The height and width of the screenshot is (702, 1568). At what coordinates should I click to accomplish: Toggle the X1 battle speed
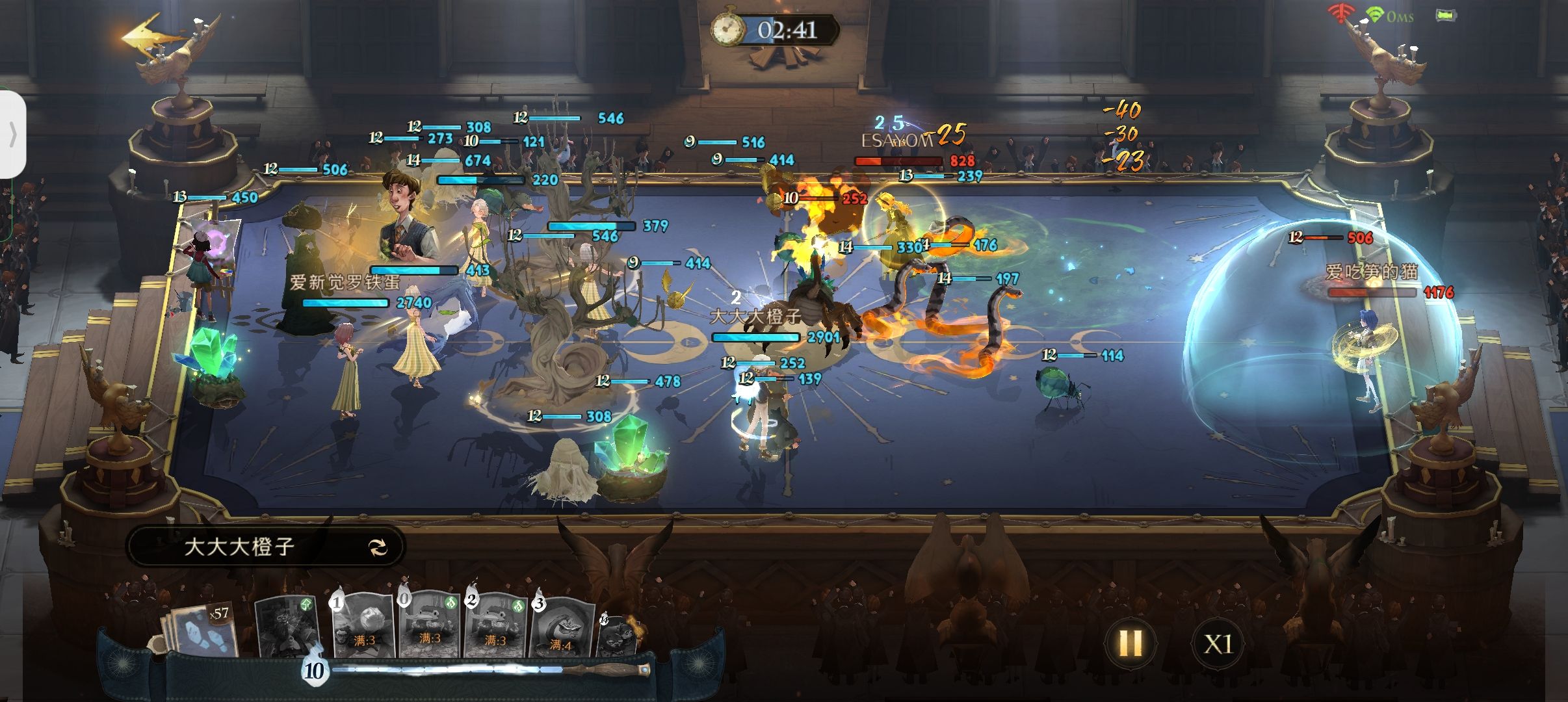(x=1218, y=644)
